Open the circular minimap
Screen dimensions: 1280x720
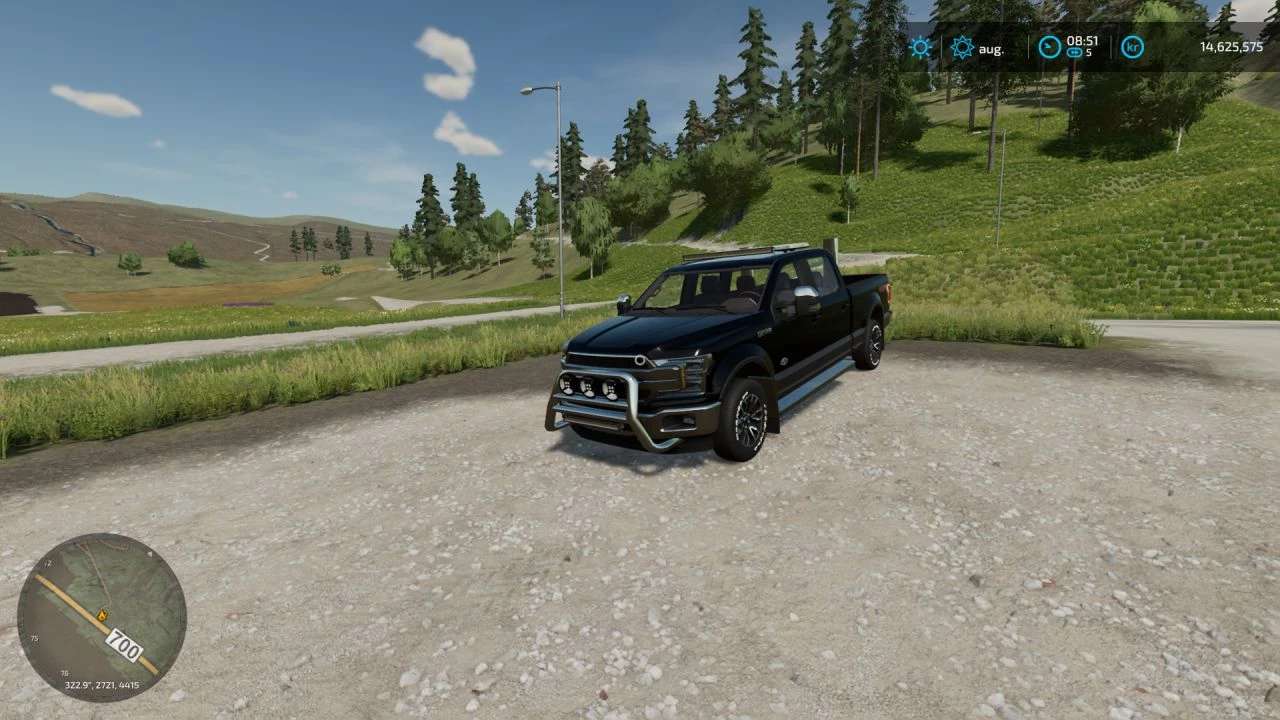tap(102, 617)
